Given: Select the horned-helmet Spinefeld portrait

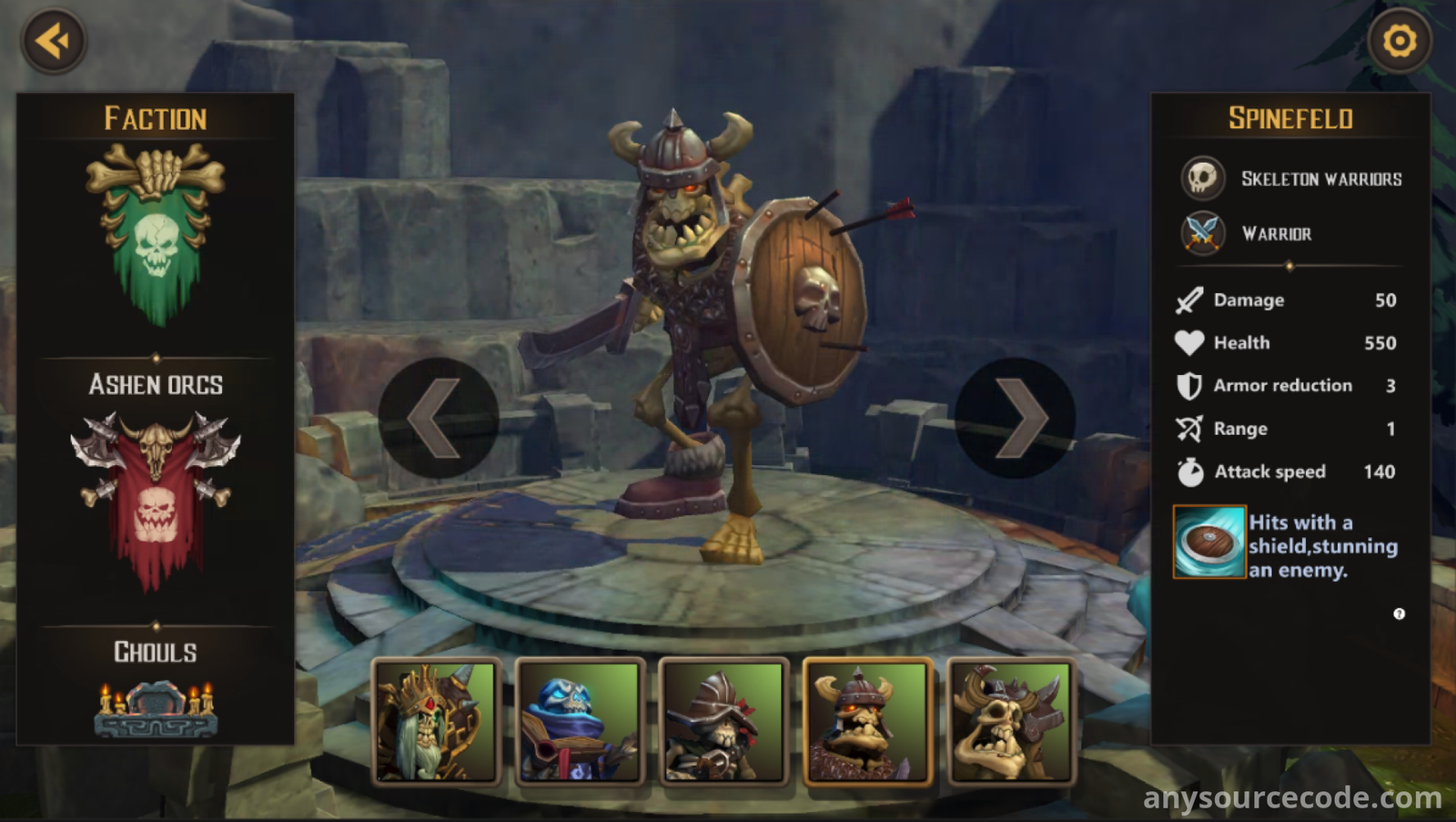Looking at the screenshot, I should (x=867, y=721).
